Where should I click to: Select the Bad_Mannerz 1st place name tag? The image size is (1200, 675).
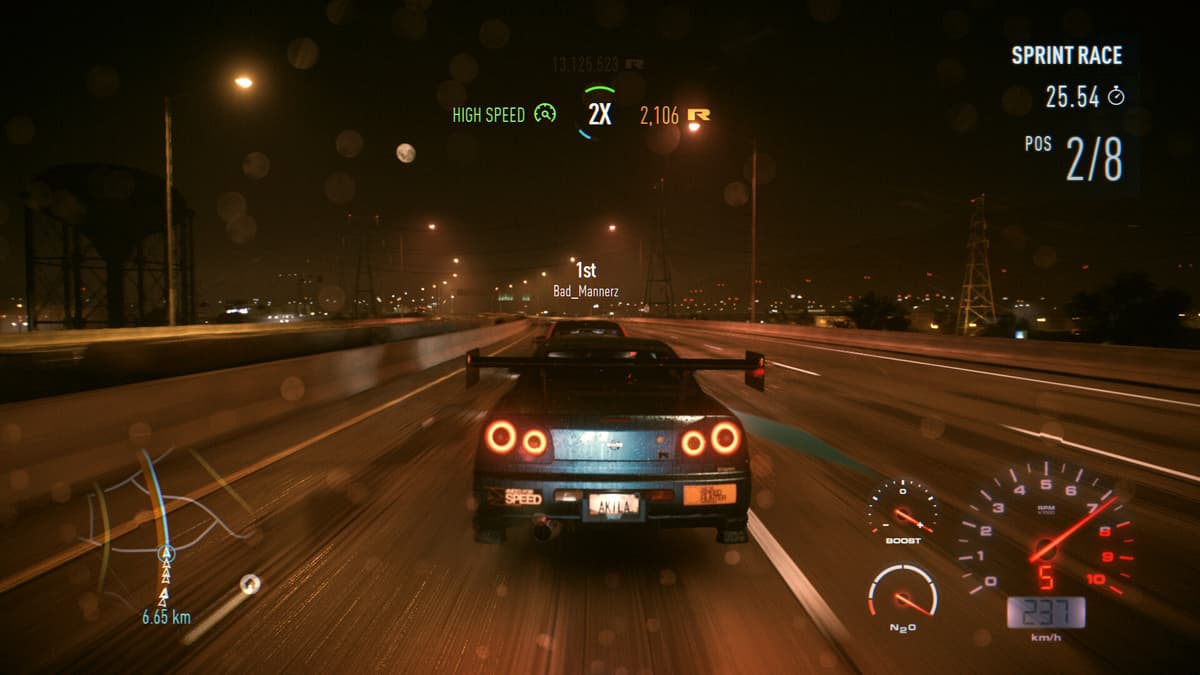(x=586, y=281)
